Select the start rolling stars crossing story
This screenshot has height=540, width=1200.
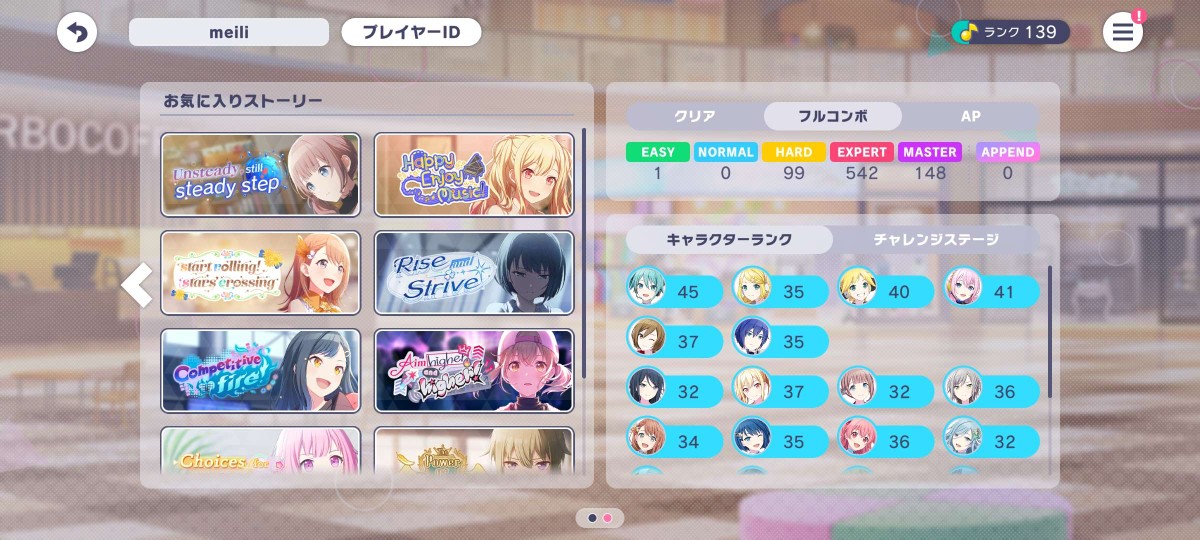pyautogui.click(x=260, y=273)
